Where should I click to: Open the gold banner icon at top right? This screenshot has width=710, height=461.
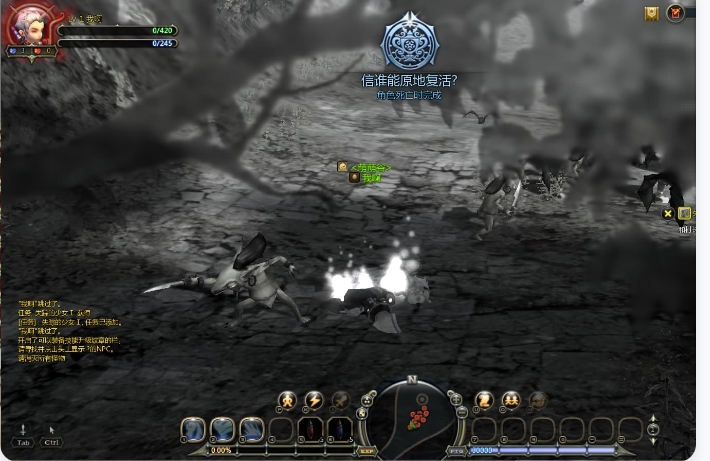[x=651, y=13]
